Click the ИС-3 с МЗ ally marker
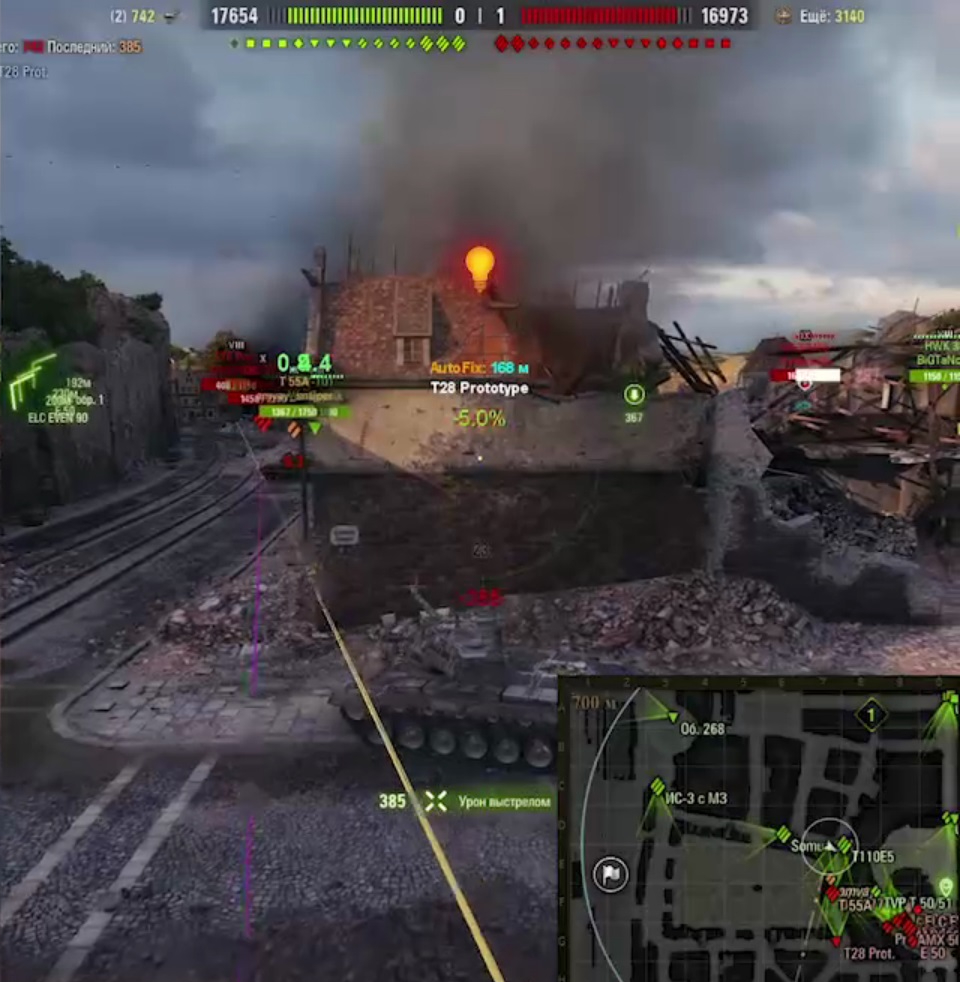The image size is (960, 982). tap(658, 788)
